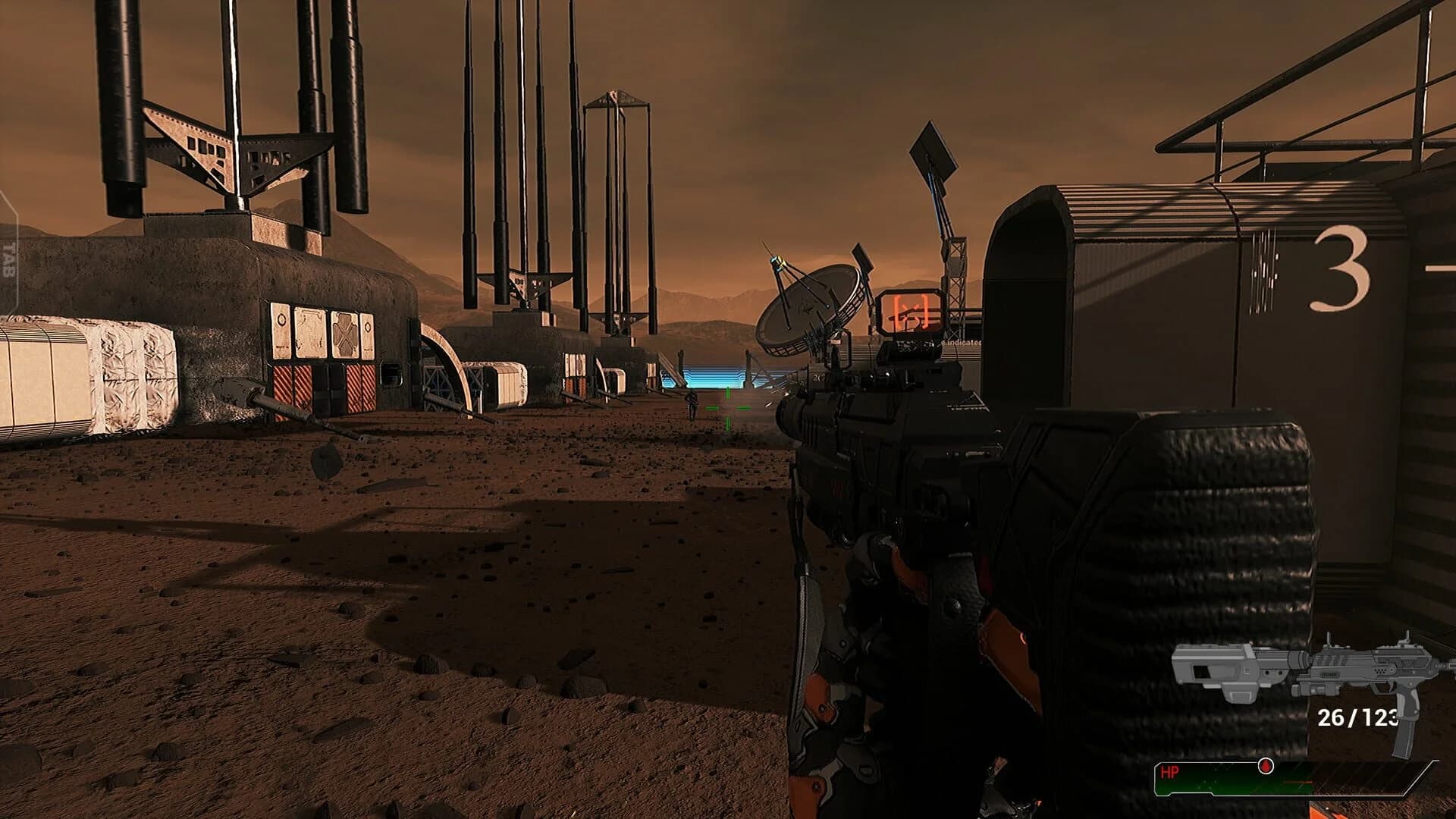The height and width of the screenshot is (819, 1456).
Task: Click the red orb marker on the HP bar
Action: tap(1266, 767)
